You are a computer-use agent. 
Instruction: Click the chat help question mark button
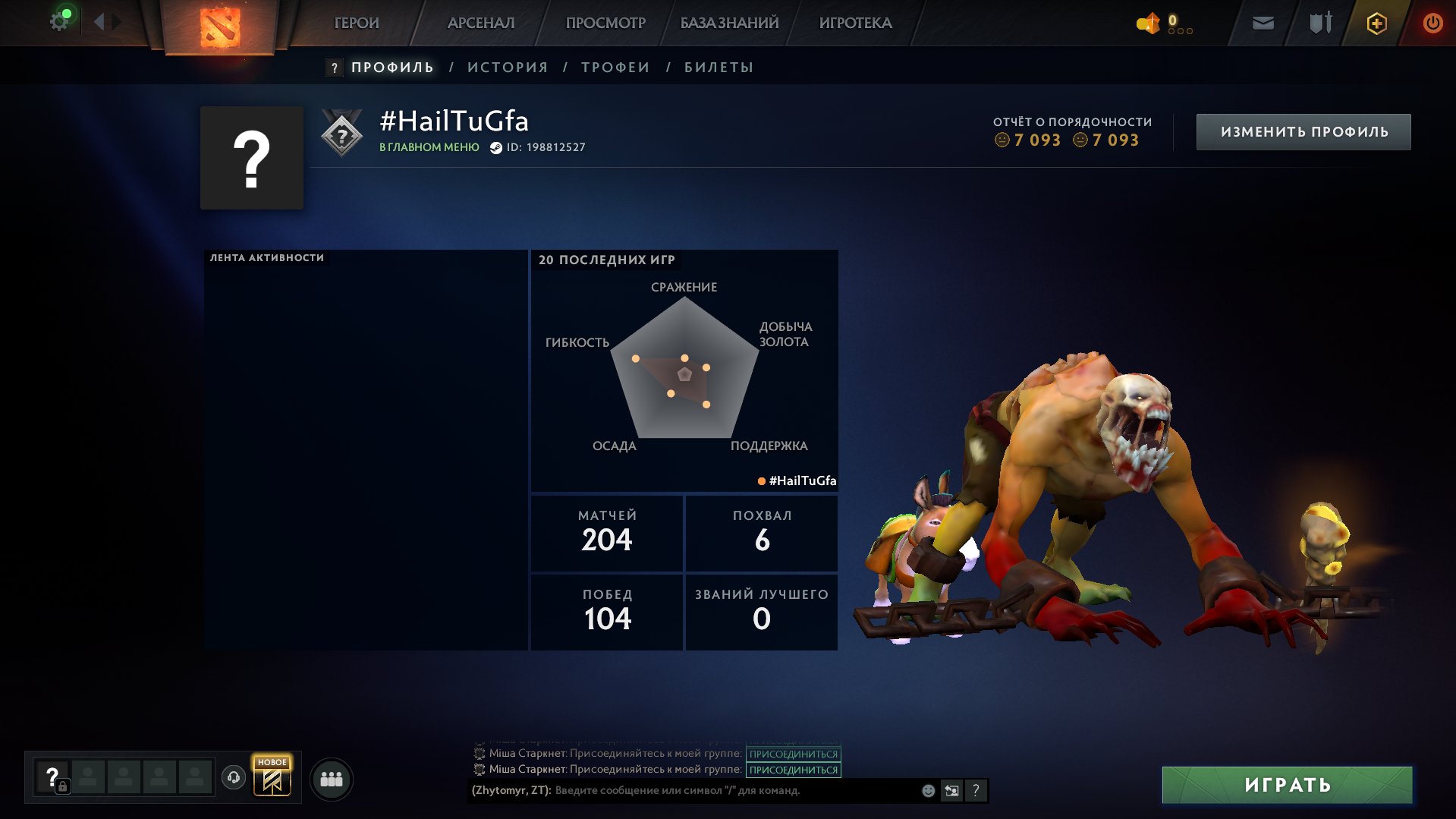(977, 791)
